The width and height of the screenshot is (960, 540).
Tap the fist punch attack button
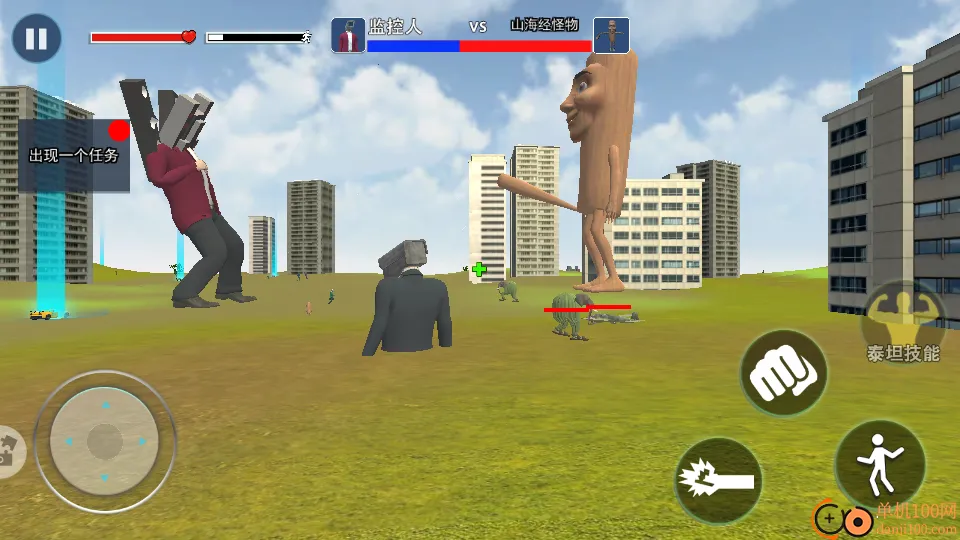click(x=783, y=373)
